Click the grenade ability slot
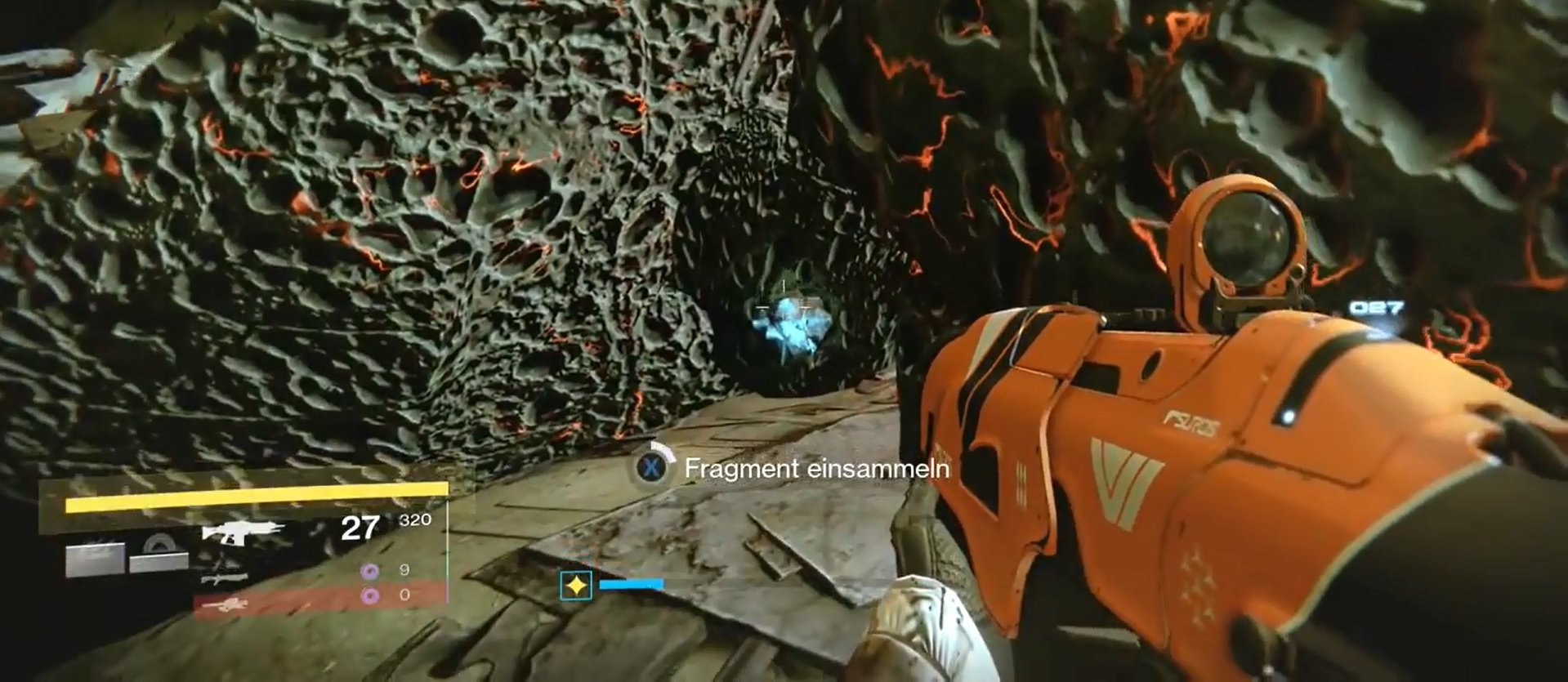 [x=96, y=559]
